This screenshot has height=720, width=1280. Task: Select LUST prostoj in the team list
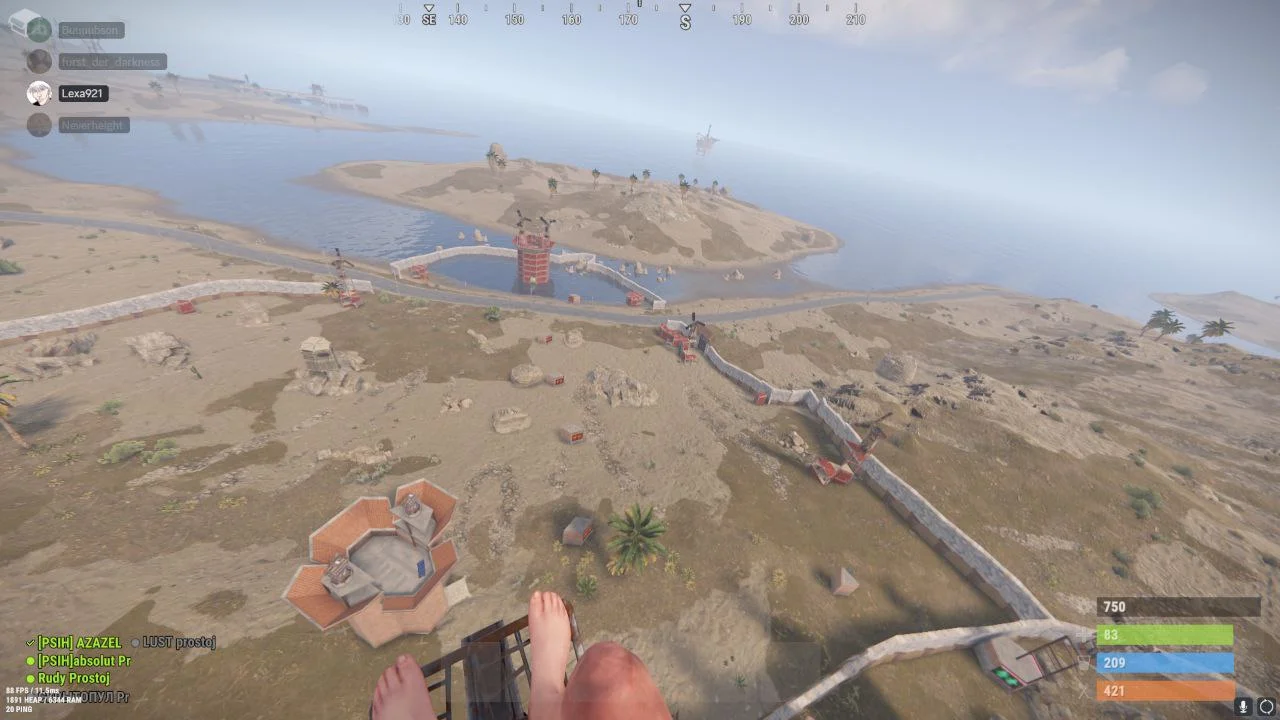(x=179, y=642)
